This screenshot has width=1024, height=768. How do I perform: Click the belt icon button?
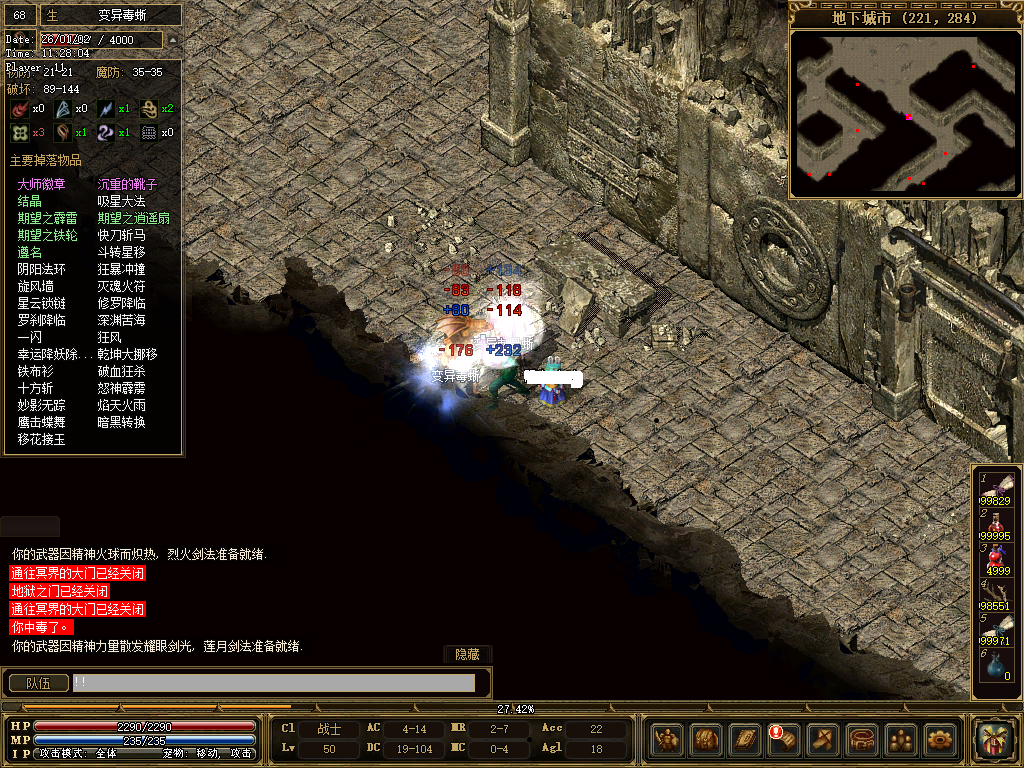click(862, 740)
